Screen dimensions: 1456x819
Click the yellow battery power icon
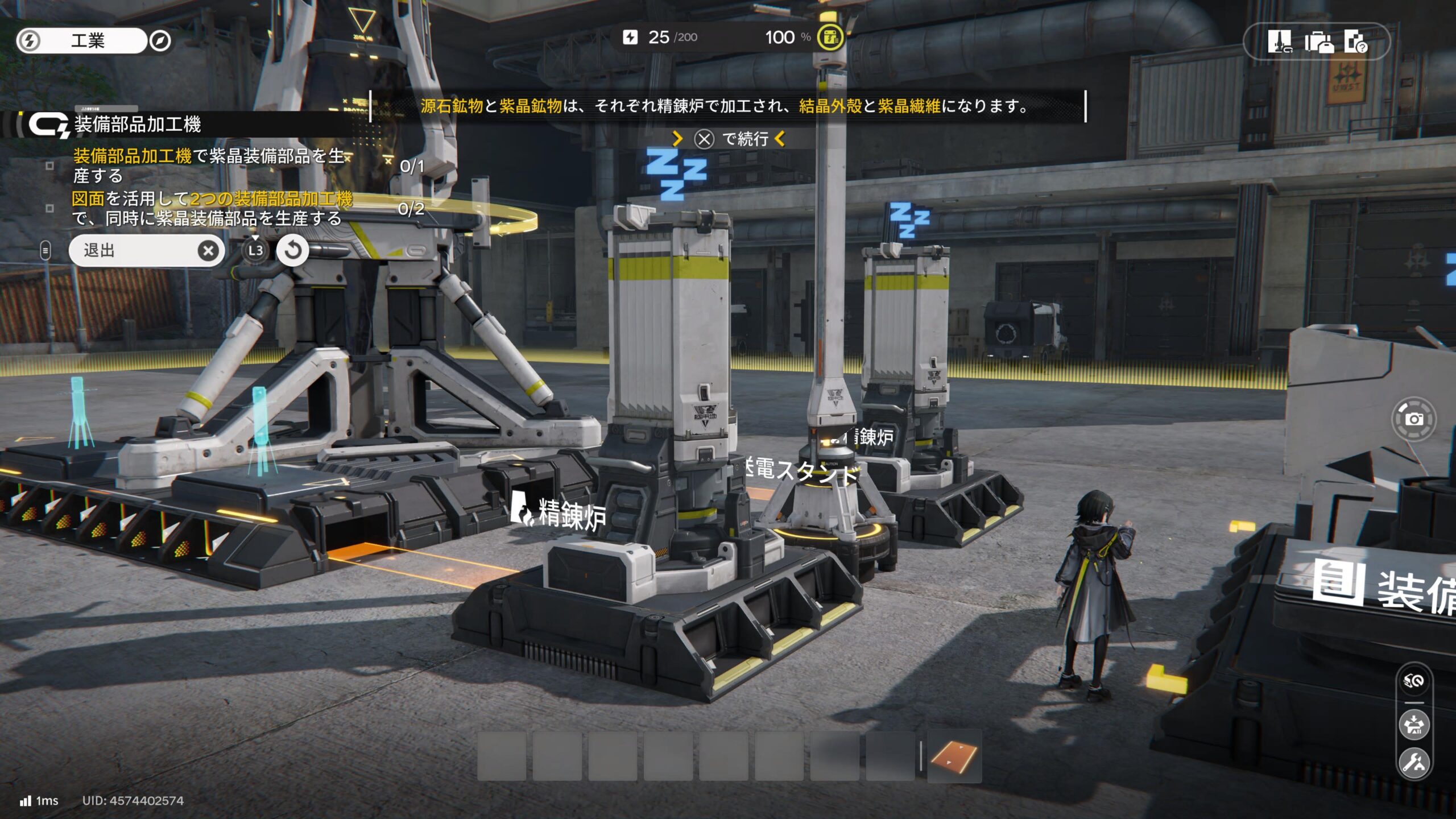point(830,38)
